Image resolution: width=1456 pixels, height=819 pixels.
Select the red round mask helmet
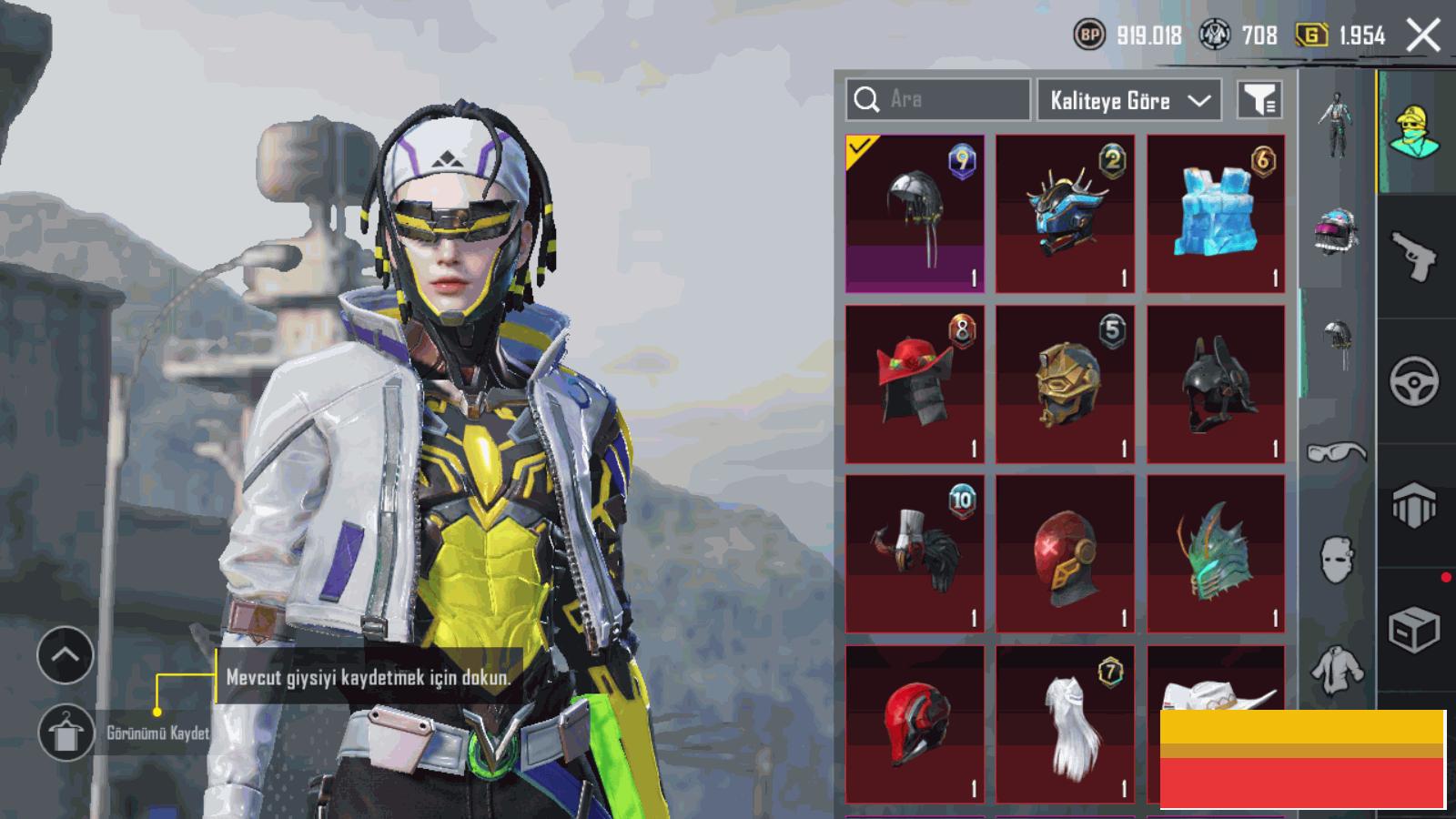click(1065, 552)
